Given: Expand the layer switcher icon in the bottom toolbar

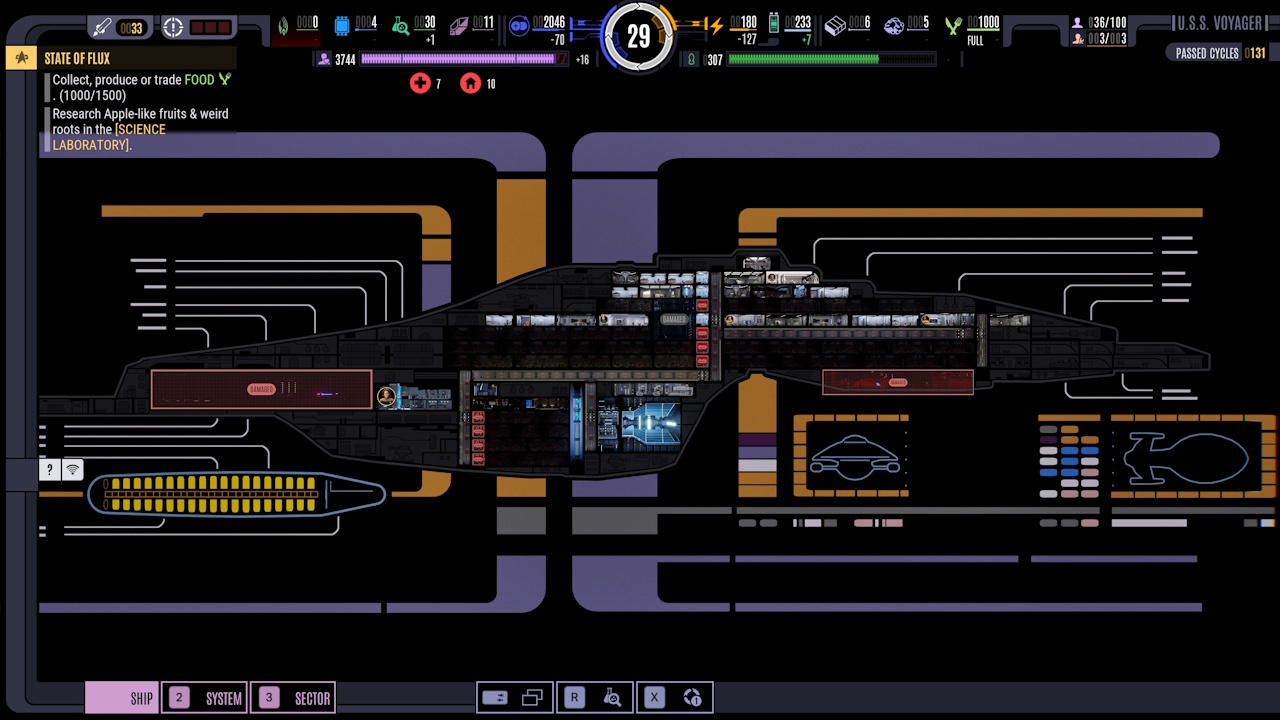Looking at the screenshot, I should click(495, 697).
